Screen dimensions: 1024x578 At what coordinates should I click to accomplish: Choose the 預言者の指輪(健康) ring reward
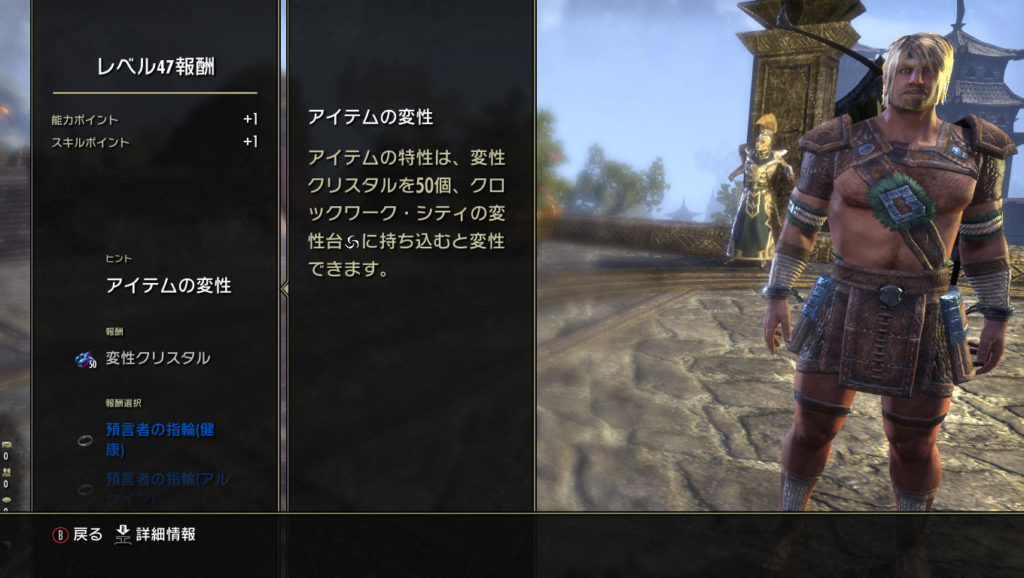162,439
